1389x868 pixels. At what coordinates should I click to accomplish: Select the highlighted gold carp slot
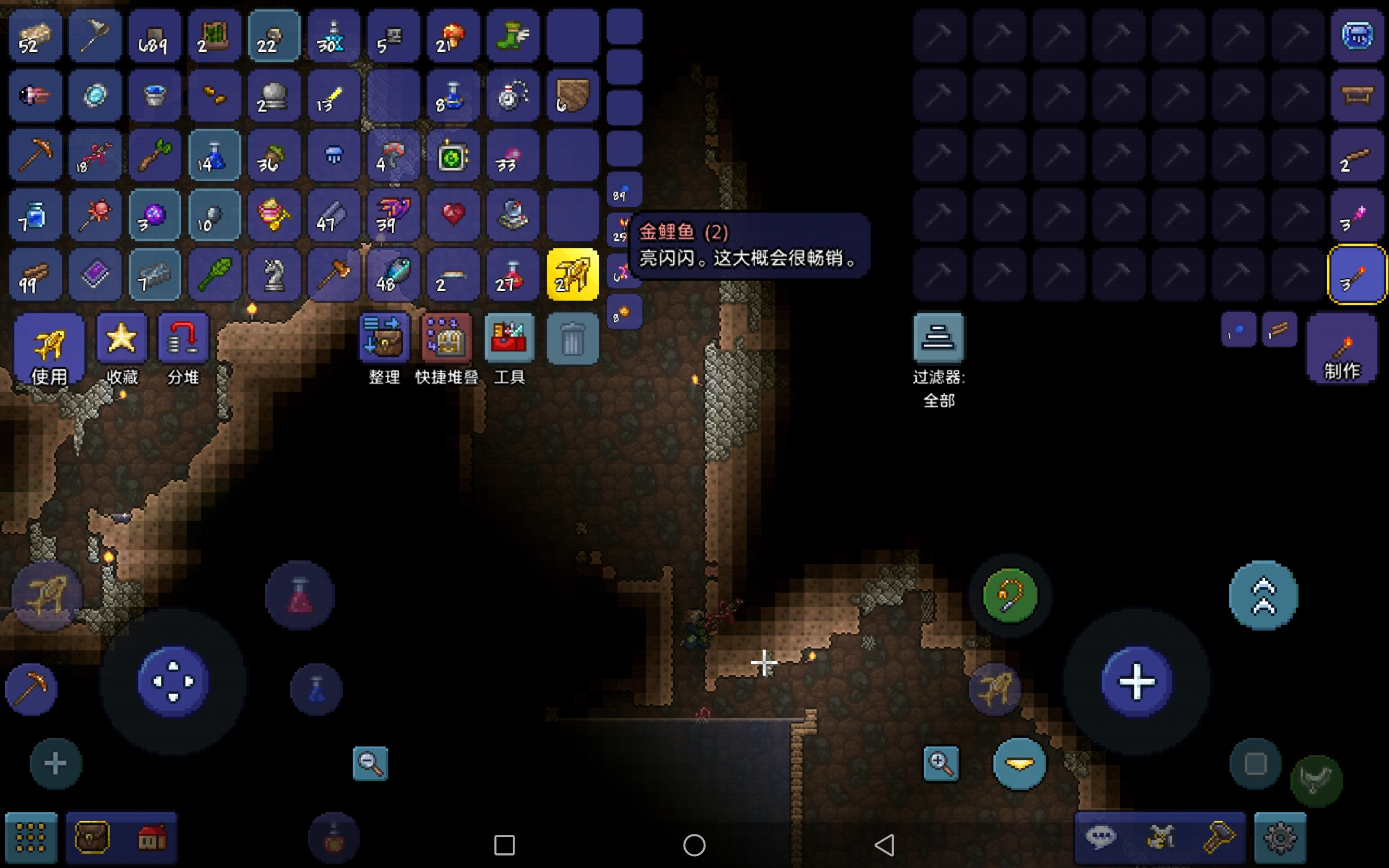coord(572,275)
